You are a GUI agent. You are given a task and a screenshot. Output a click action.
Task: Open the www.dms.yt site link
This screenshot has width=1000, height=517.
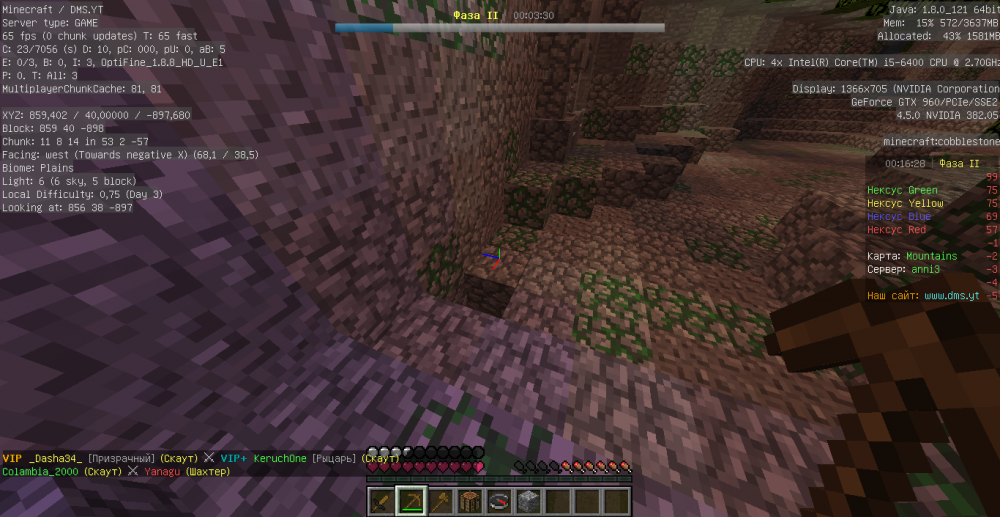[x=950, y=296]
